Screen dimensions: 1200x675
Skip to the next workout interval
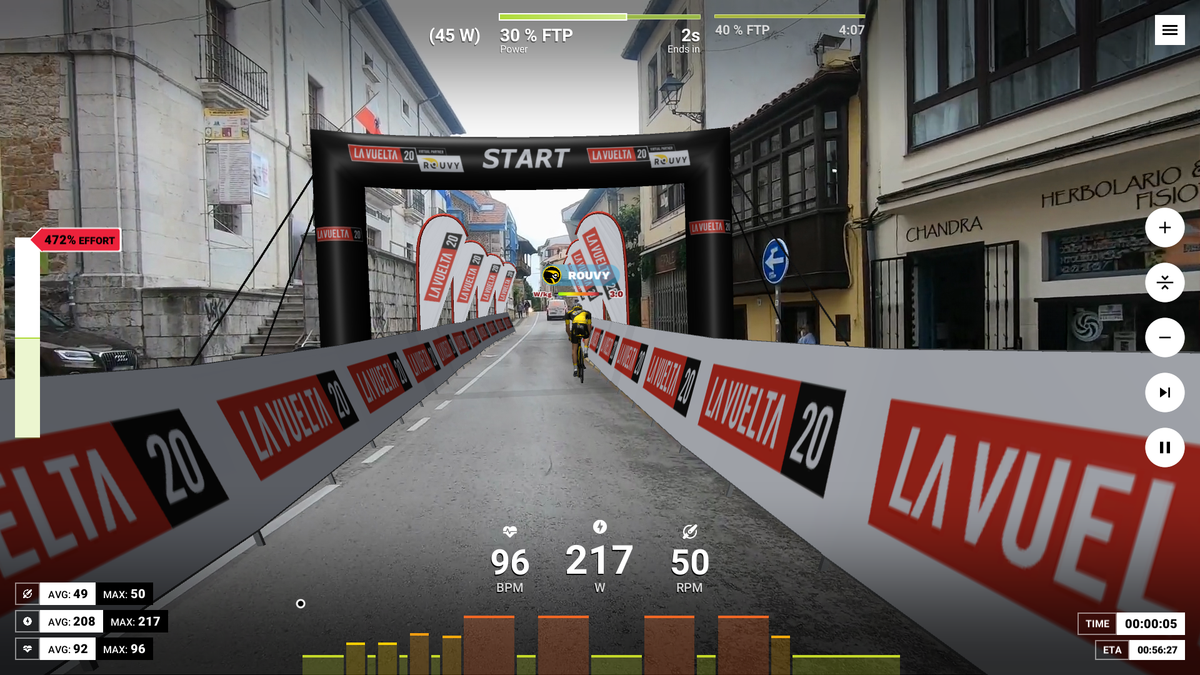(1164, 393)
